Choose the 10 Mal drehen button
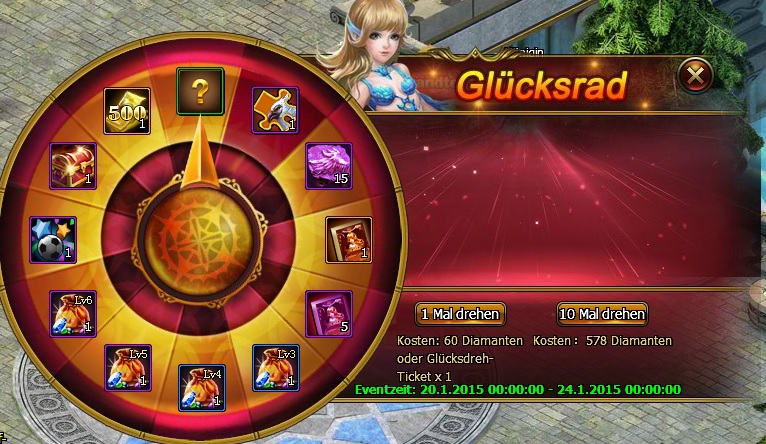Screen dimensions: 766x444 [602, 313]
